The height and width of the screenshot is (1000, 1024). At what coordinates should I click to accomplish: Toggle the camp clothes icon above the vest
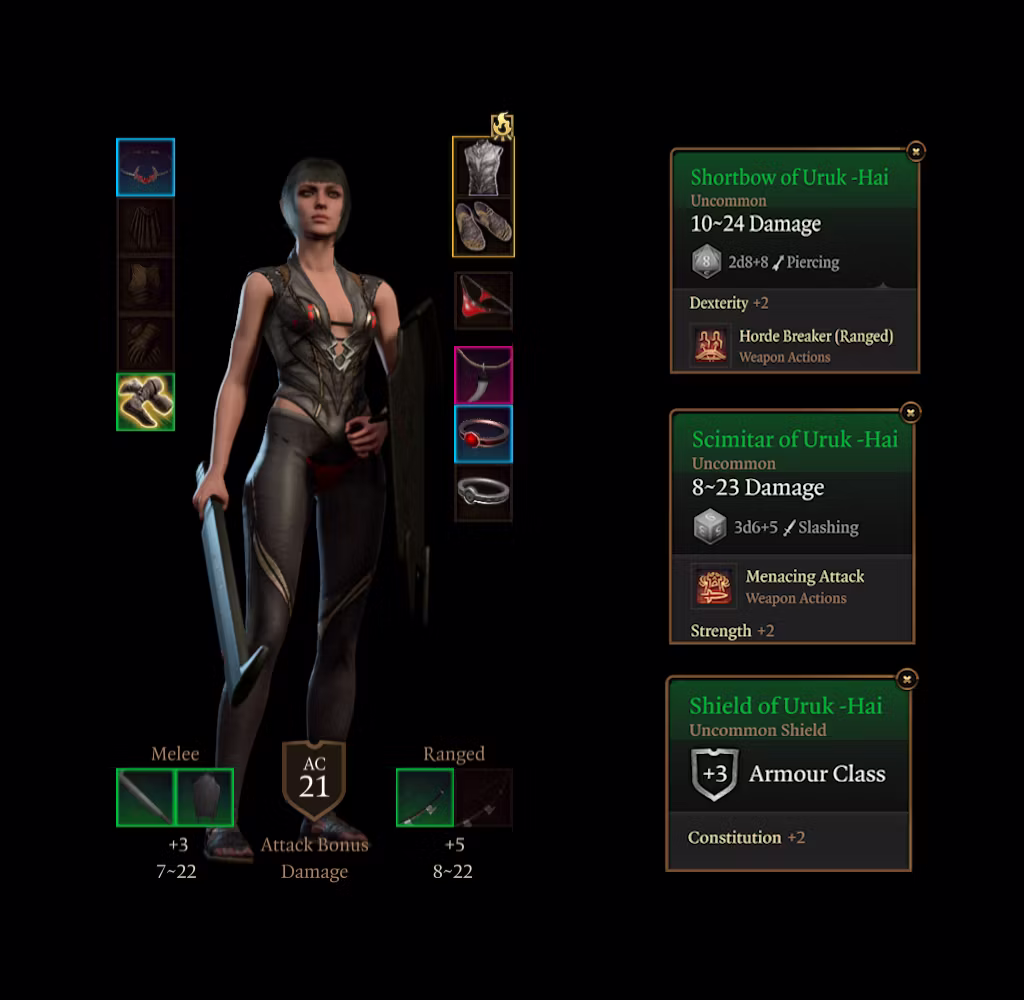502,125
